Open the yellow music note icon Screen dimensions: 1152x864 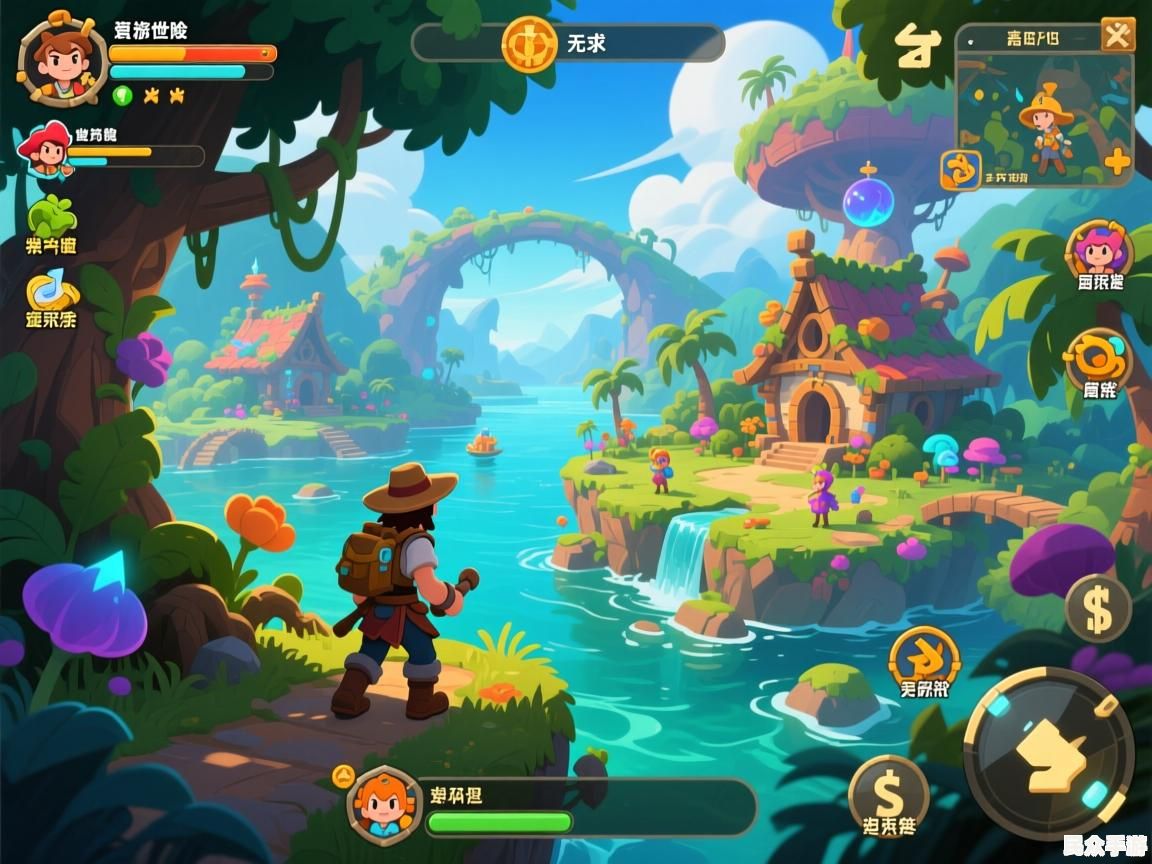(x=52, y=291)
